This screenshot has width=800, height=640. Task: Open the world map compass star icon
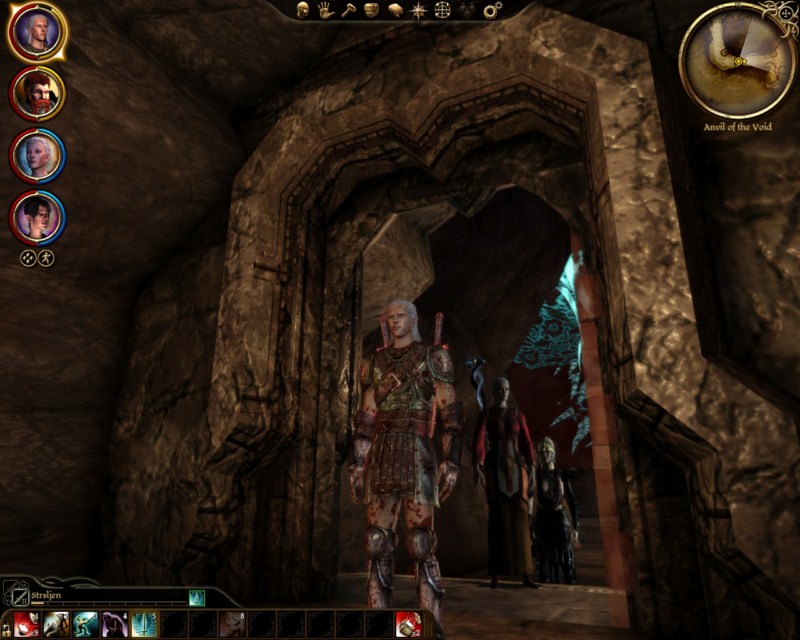(x=418, y=10)
